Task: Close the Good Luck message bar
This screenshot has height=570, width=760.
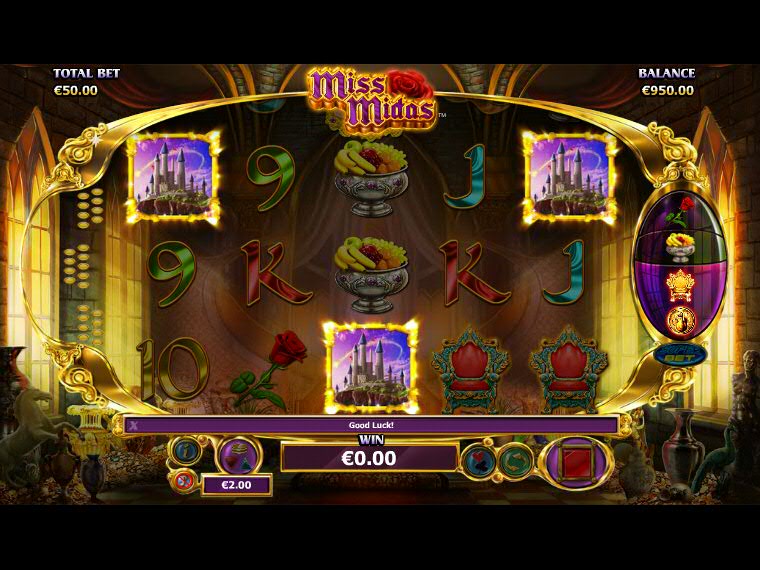Action: tap(133, 424)
